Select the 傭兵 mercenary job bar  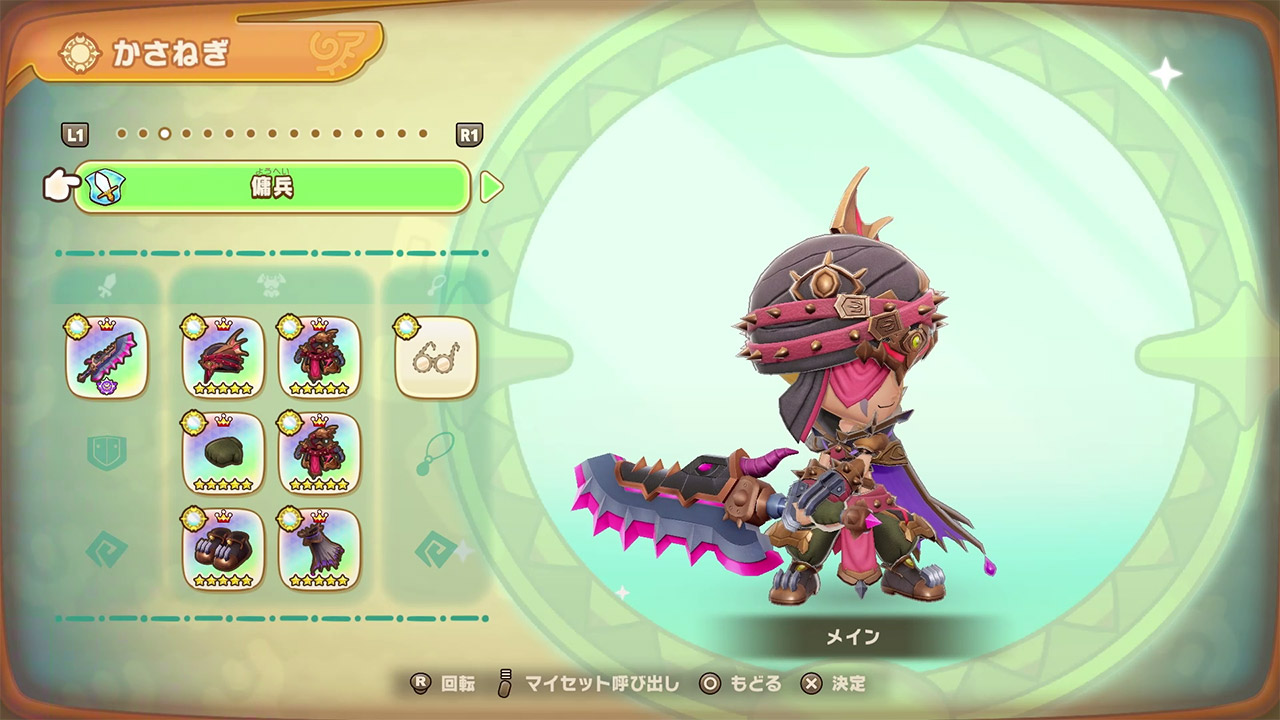point(272,187)
